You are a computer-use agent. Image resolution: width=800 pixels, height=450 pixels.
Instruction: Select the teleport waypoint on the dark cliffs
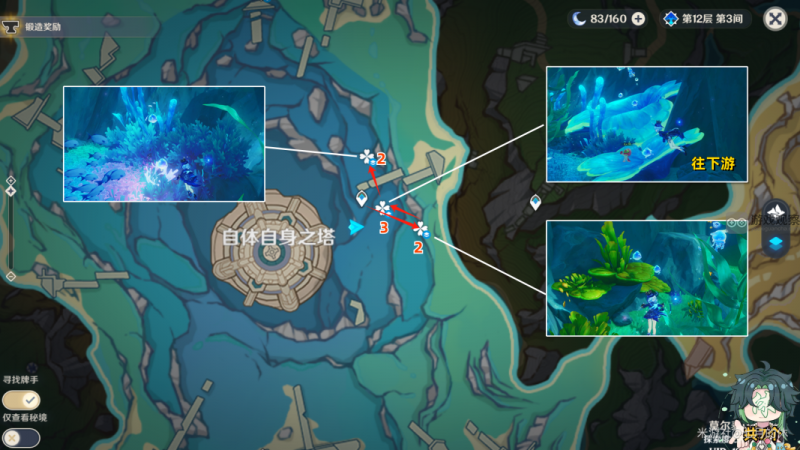[x=536, y=203]
